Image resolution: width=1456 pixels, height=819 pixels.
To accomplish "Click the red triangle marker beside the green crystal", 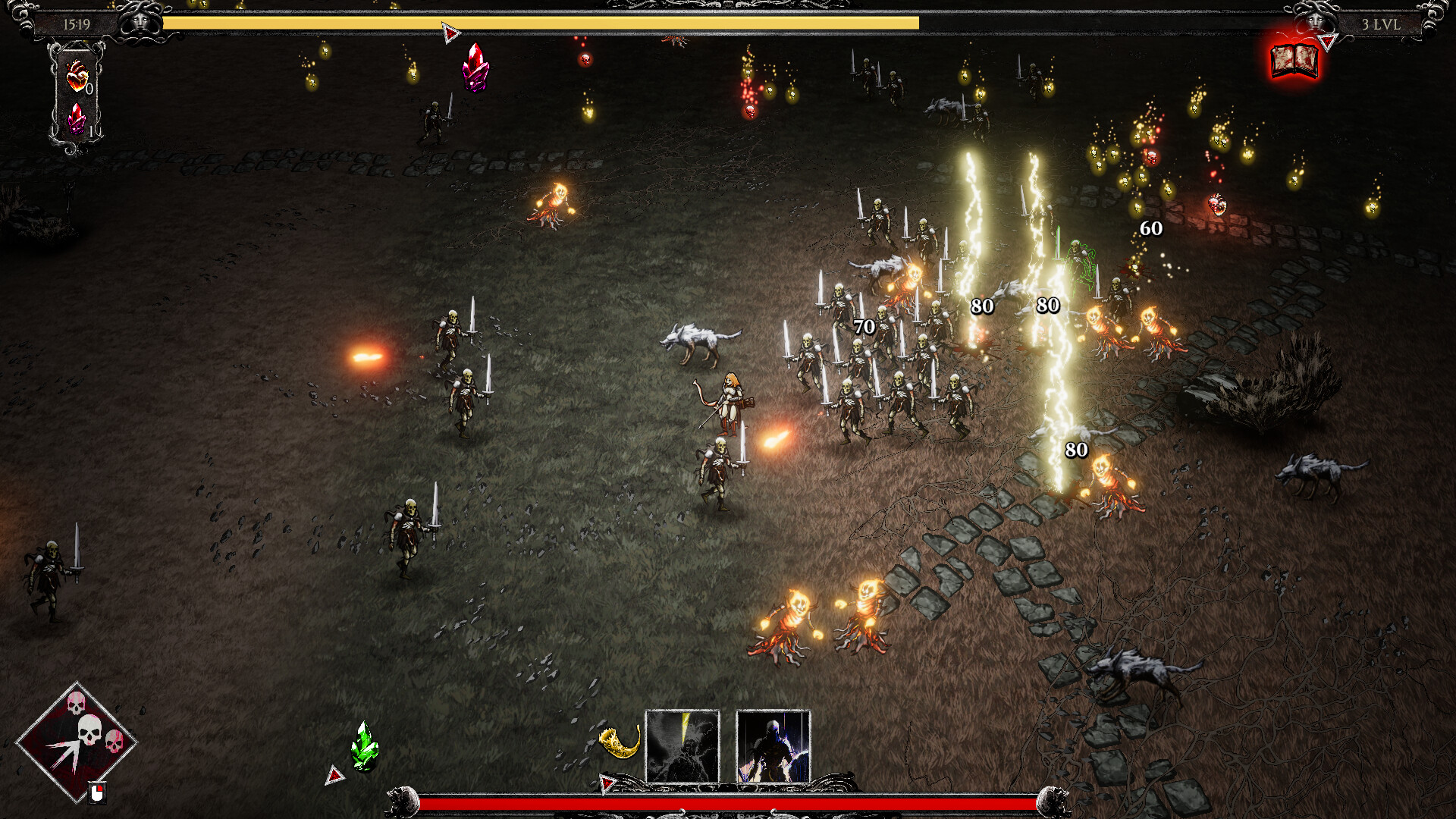I will coord(334,776).
